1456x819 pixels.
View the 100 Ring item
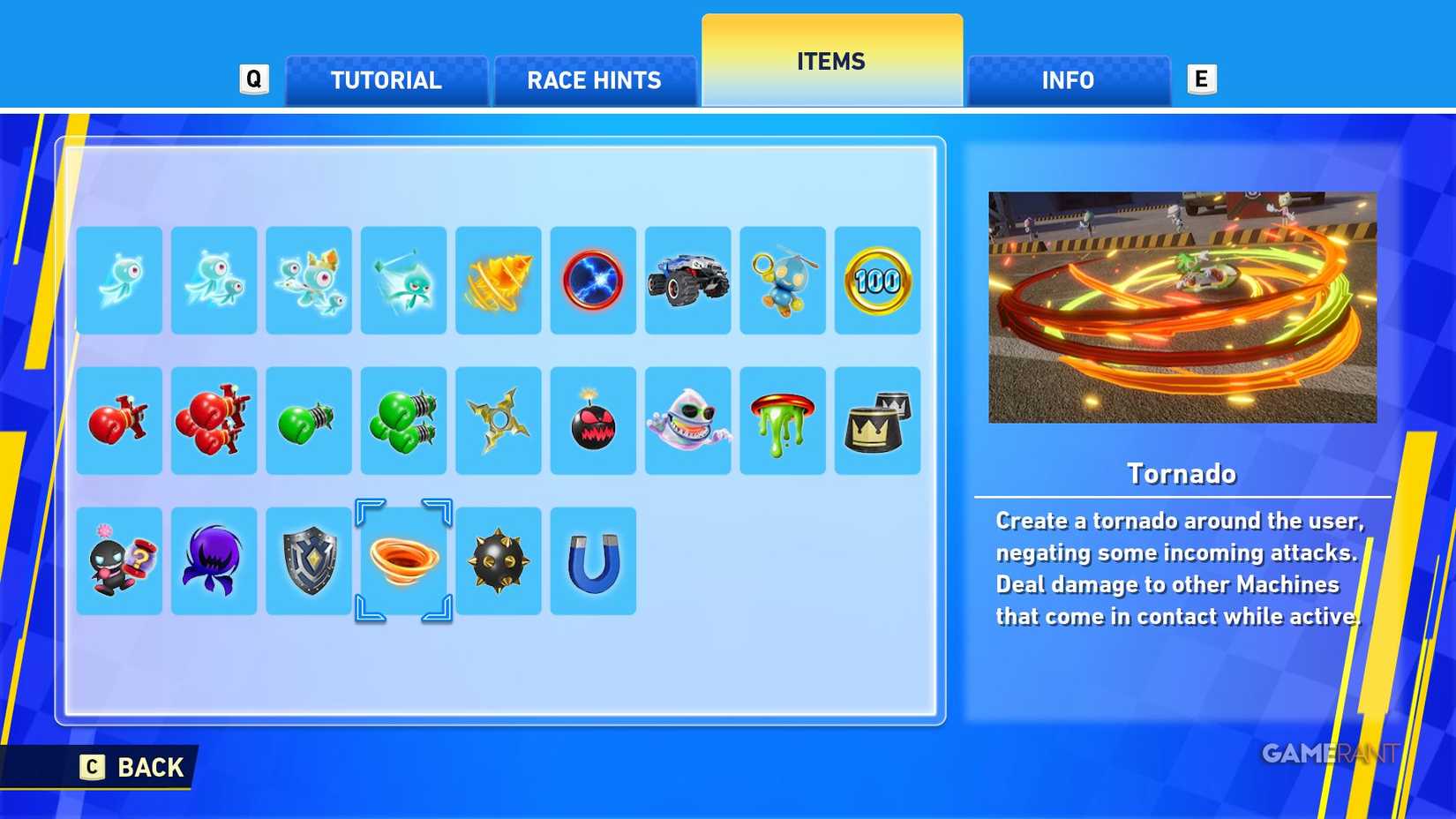(x=877, y=281)
